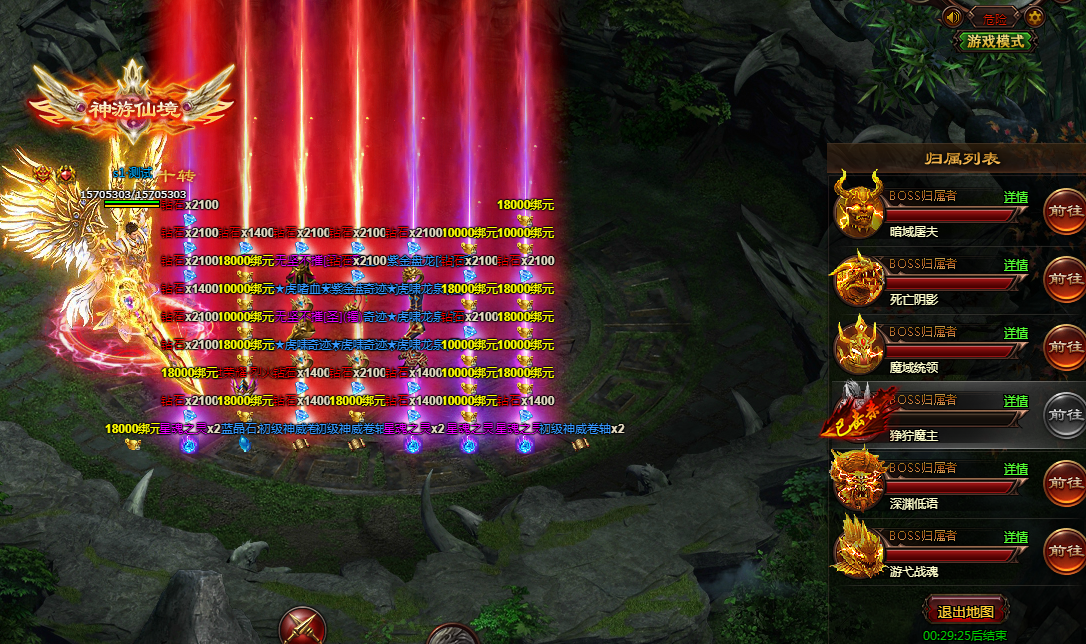Go to boss 暗域屠夫 with 前往

coord(1064,211)
